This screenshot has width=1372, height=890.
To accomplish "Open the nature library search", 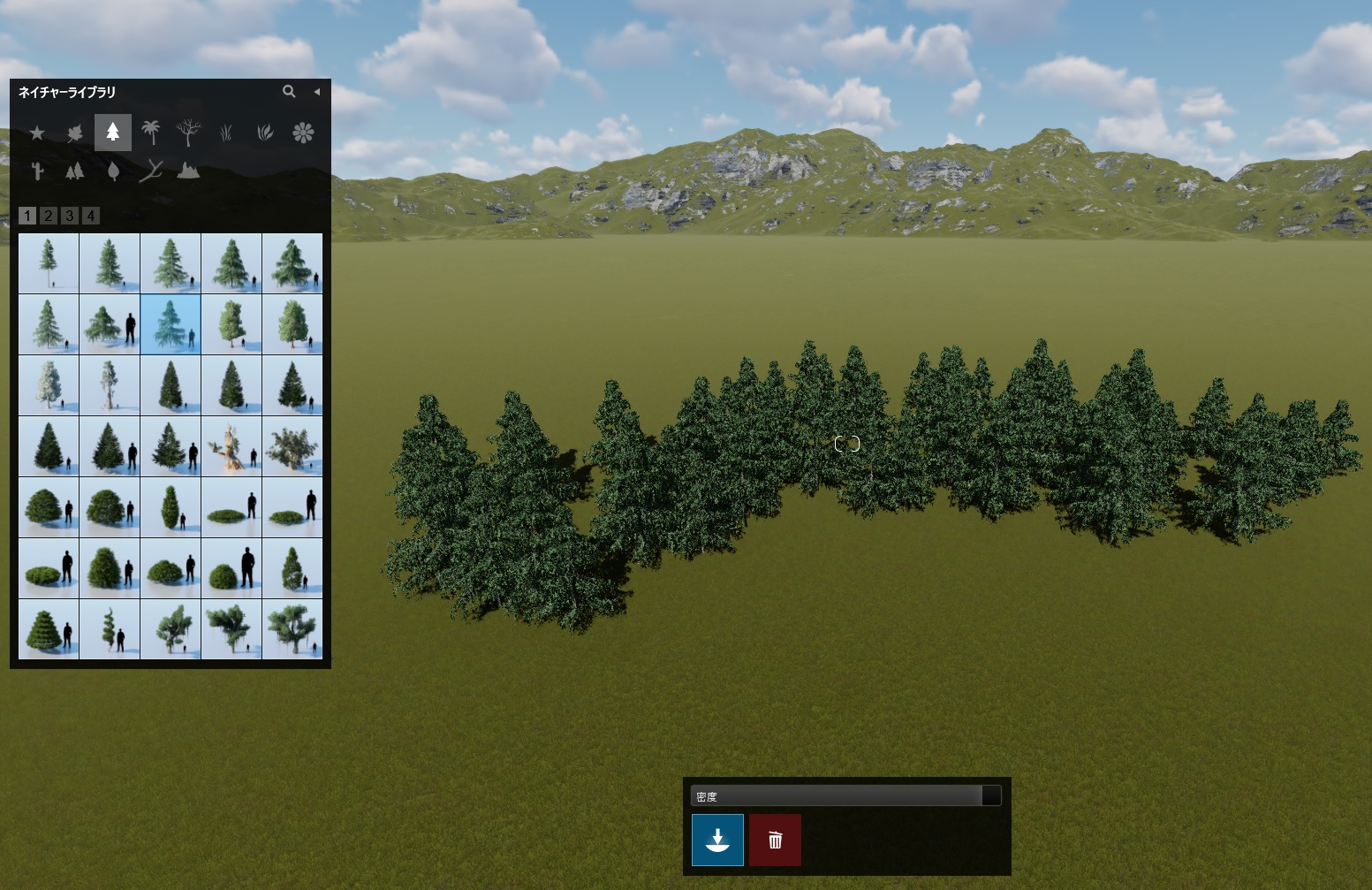I will click(x=289, y=91).
